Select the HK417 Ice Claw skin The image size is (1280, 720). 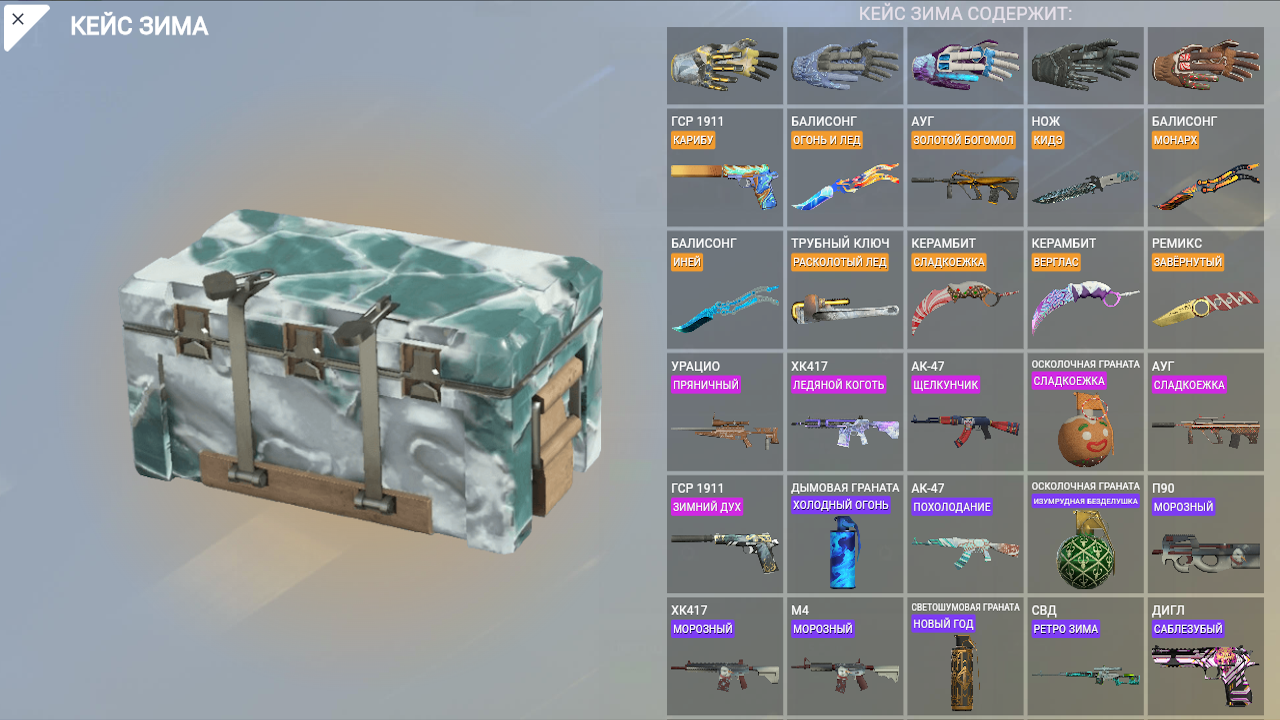845,411
